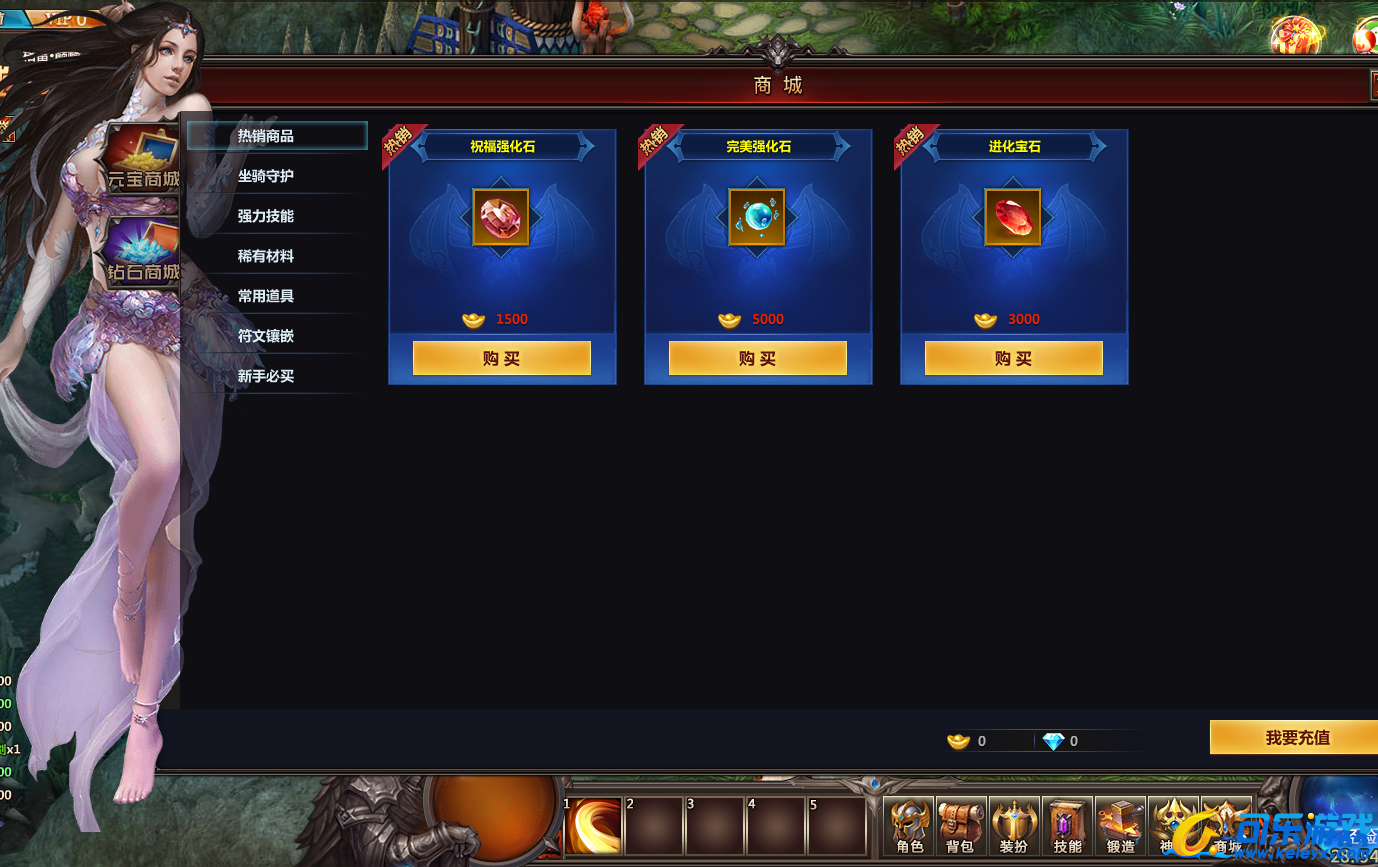
Task: Open the 背包 backpack
Action: [x=961, y=826]
